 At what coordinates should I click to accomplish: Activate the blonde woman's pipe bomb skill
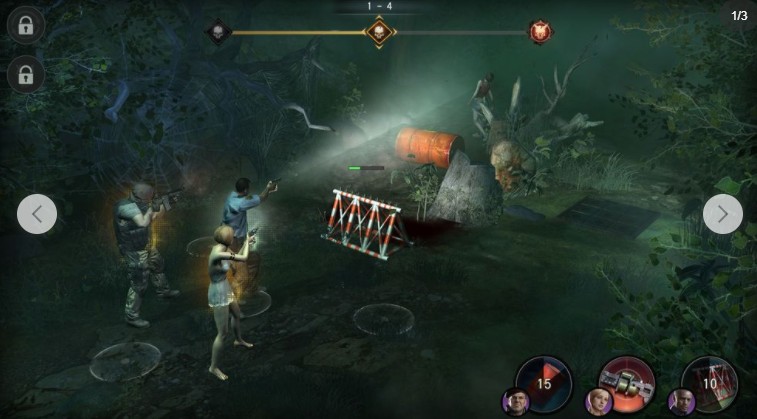(x=626, y=382)
